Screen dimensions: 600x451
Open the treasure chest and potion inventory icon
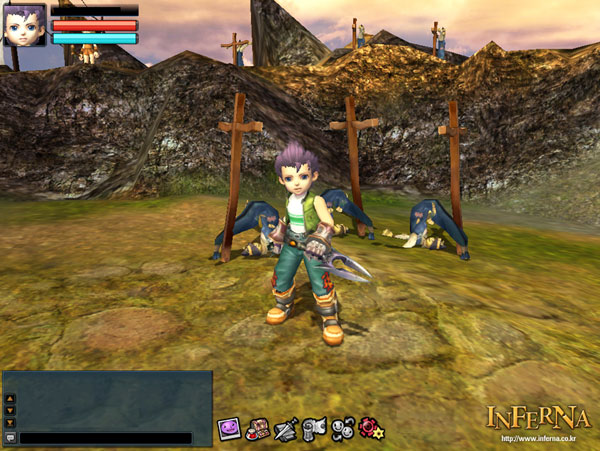pyautogui.click(x=258, y=429)
